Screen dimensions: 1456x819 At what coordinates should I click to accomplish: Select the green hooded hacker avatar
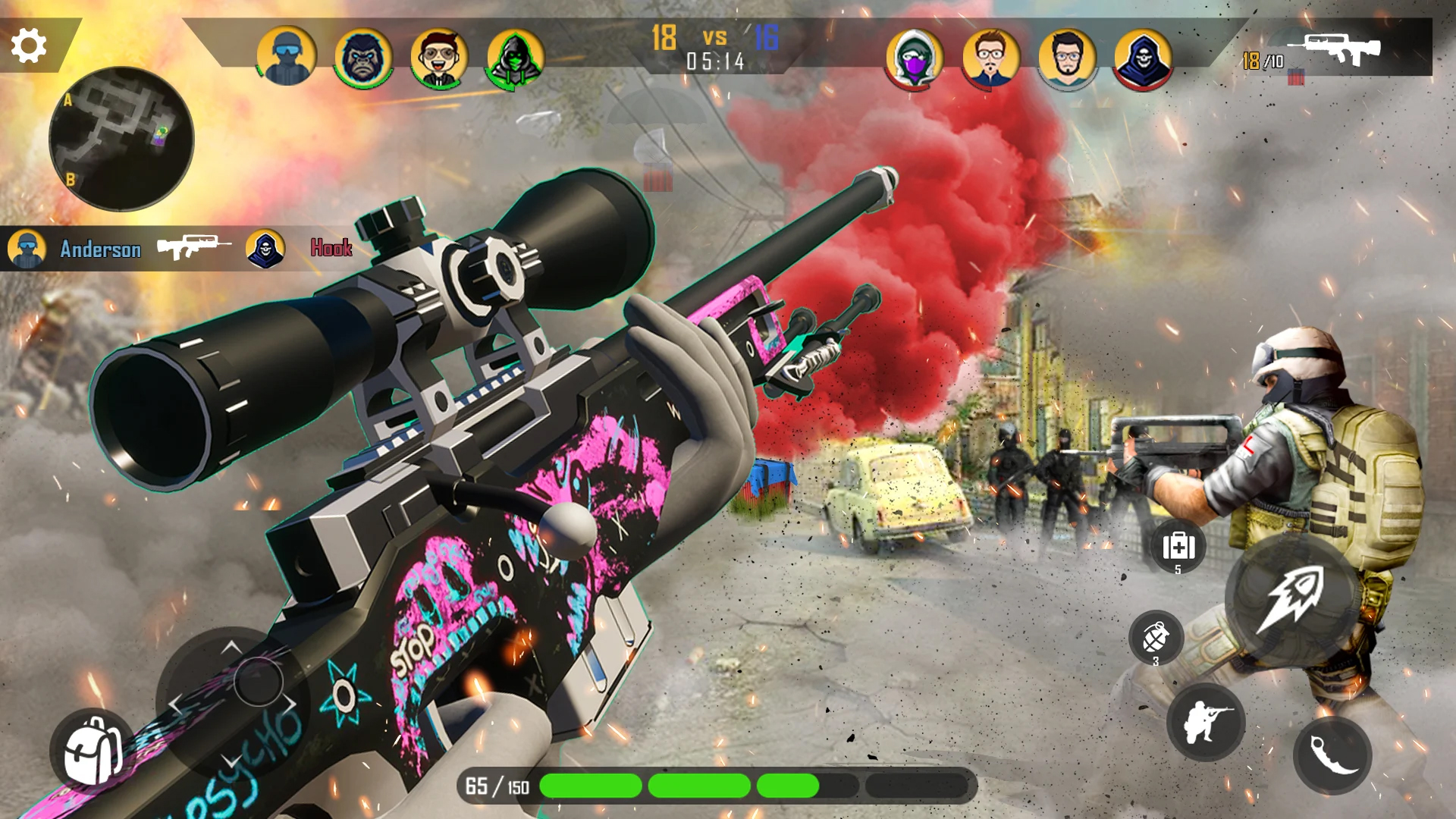(x=515, y=58)
